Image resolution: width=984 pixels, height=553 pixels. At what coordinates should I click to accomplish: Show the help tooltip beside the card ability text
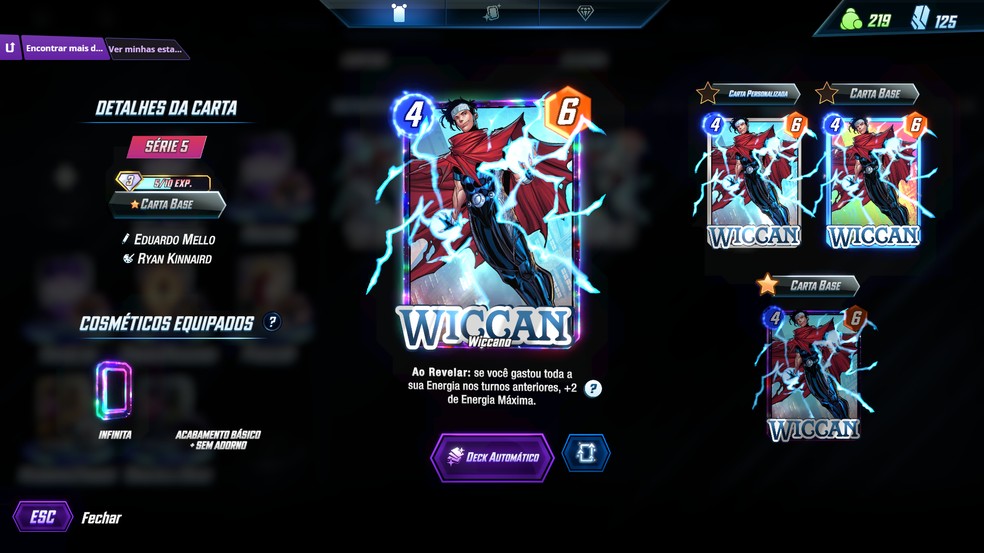click(x=593, y=388)
